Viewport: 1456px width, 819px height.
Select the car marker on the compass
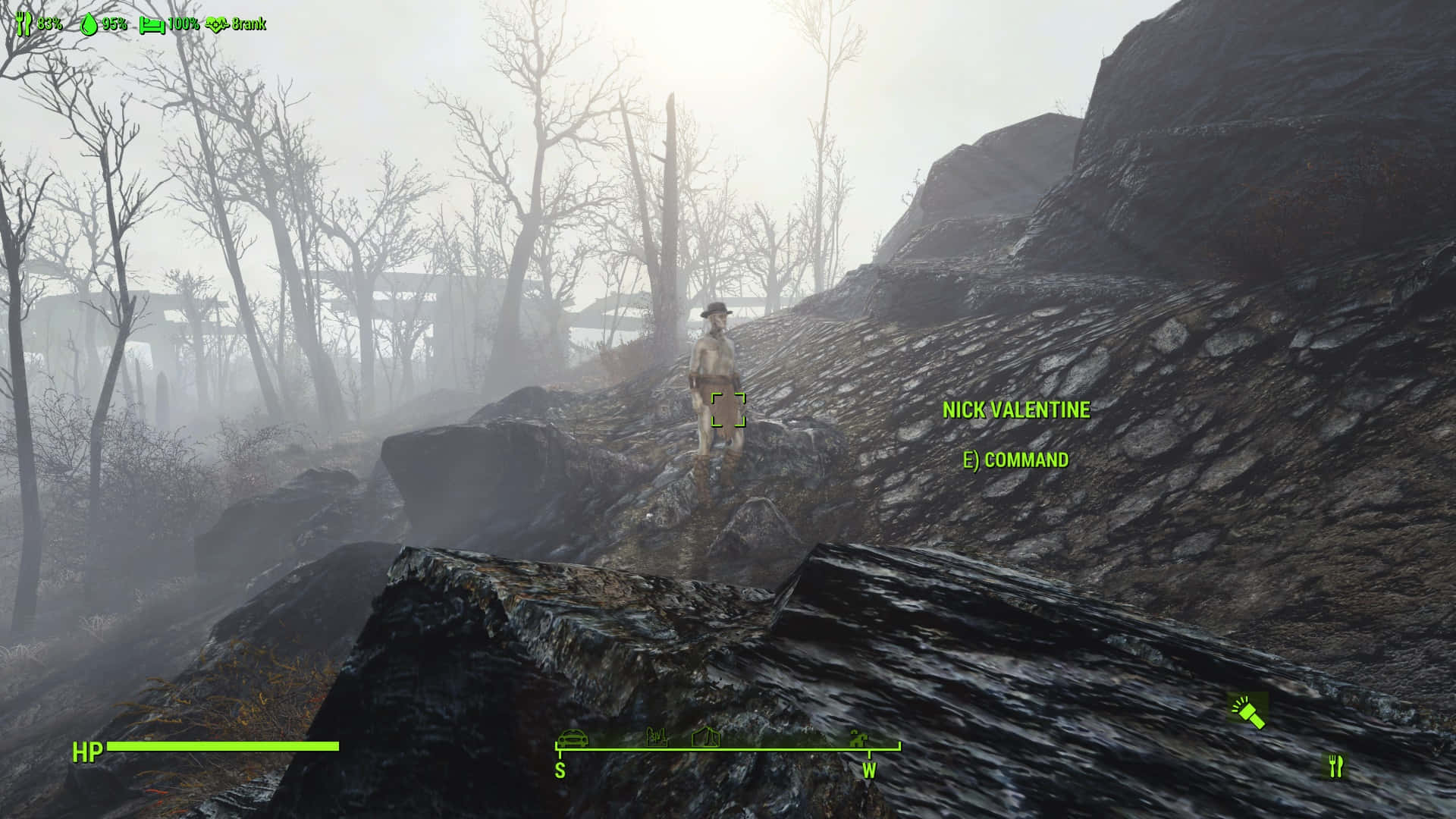(x=573, y=738)
